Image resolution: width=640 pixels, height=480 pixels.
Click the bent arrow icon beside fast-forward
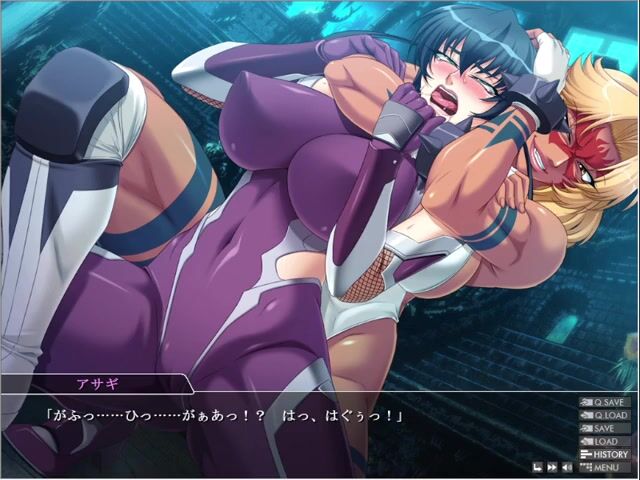coord(537,467)
